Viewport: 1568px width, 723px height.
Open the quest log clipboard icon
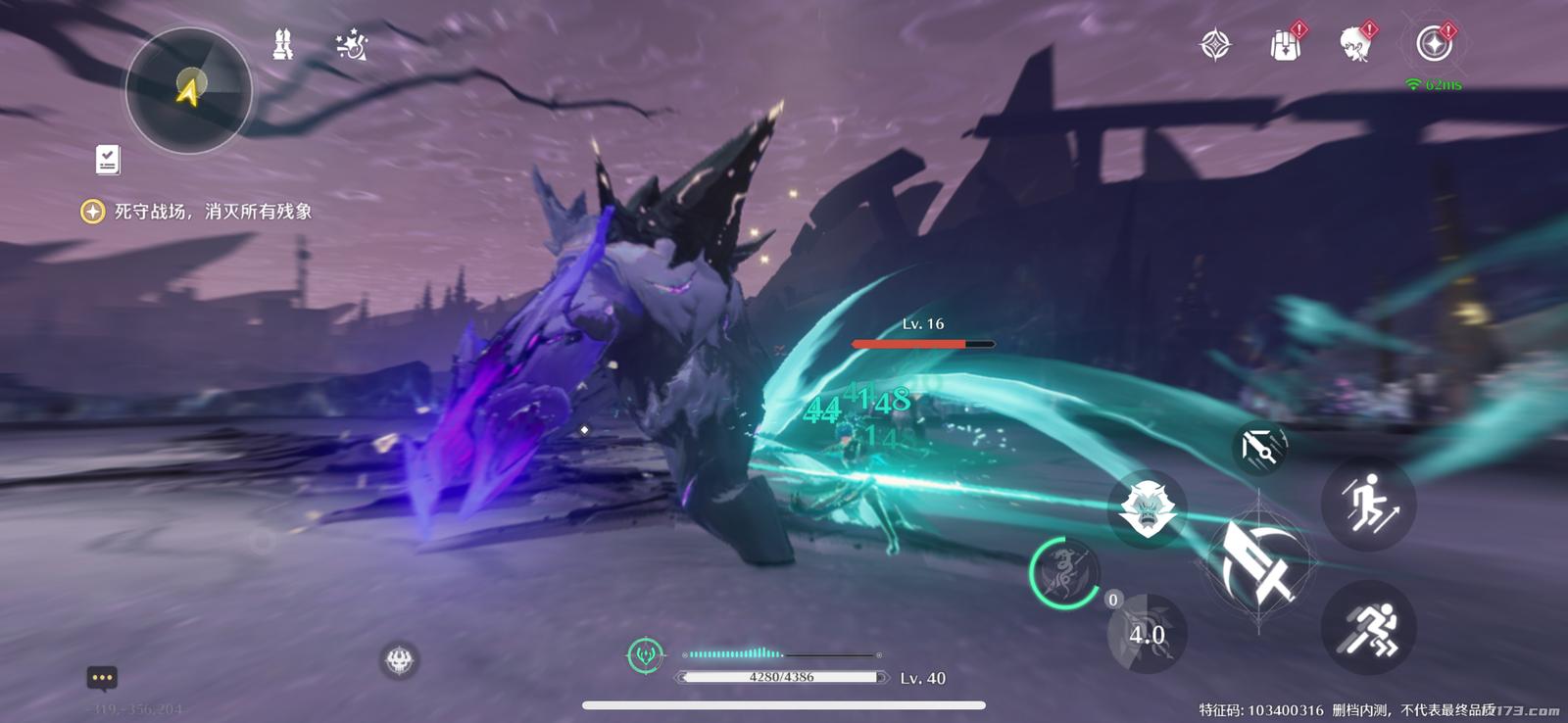pos(108,160)
